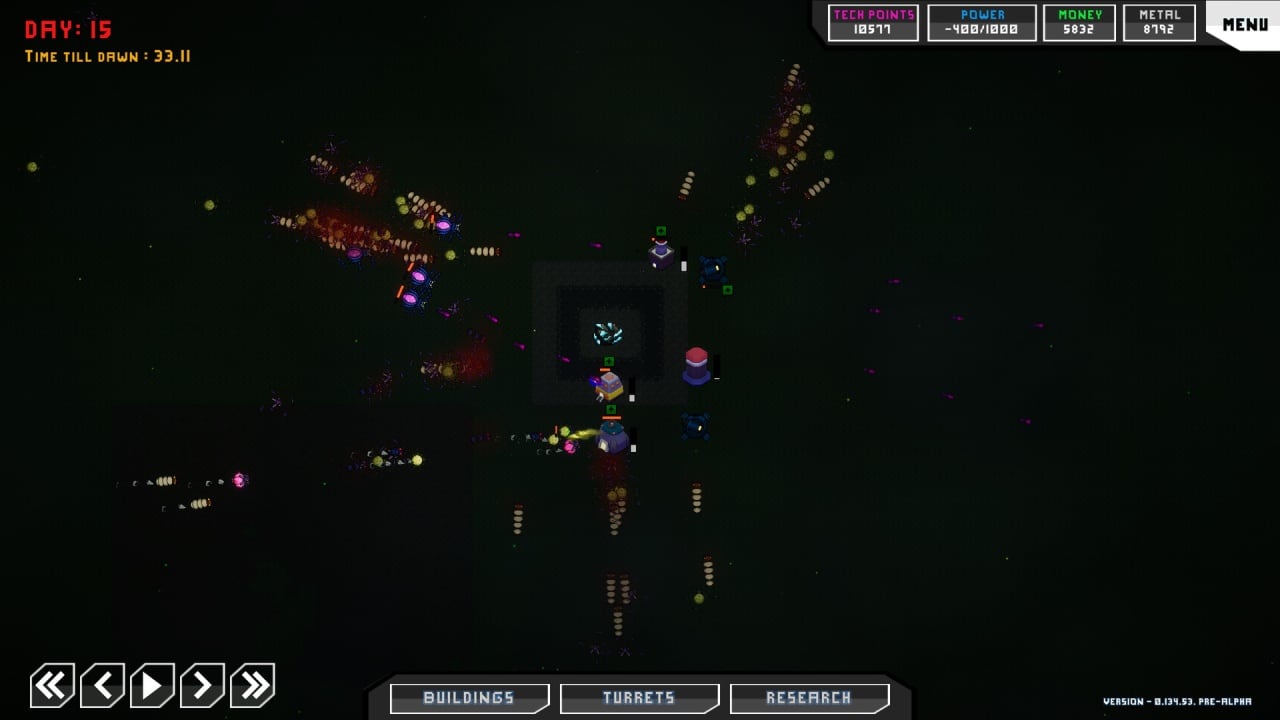Click the single-right speed up arrow

coord(202,686)
